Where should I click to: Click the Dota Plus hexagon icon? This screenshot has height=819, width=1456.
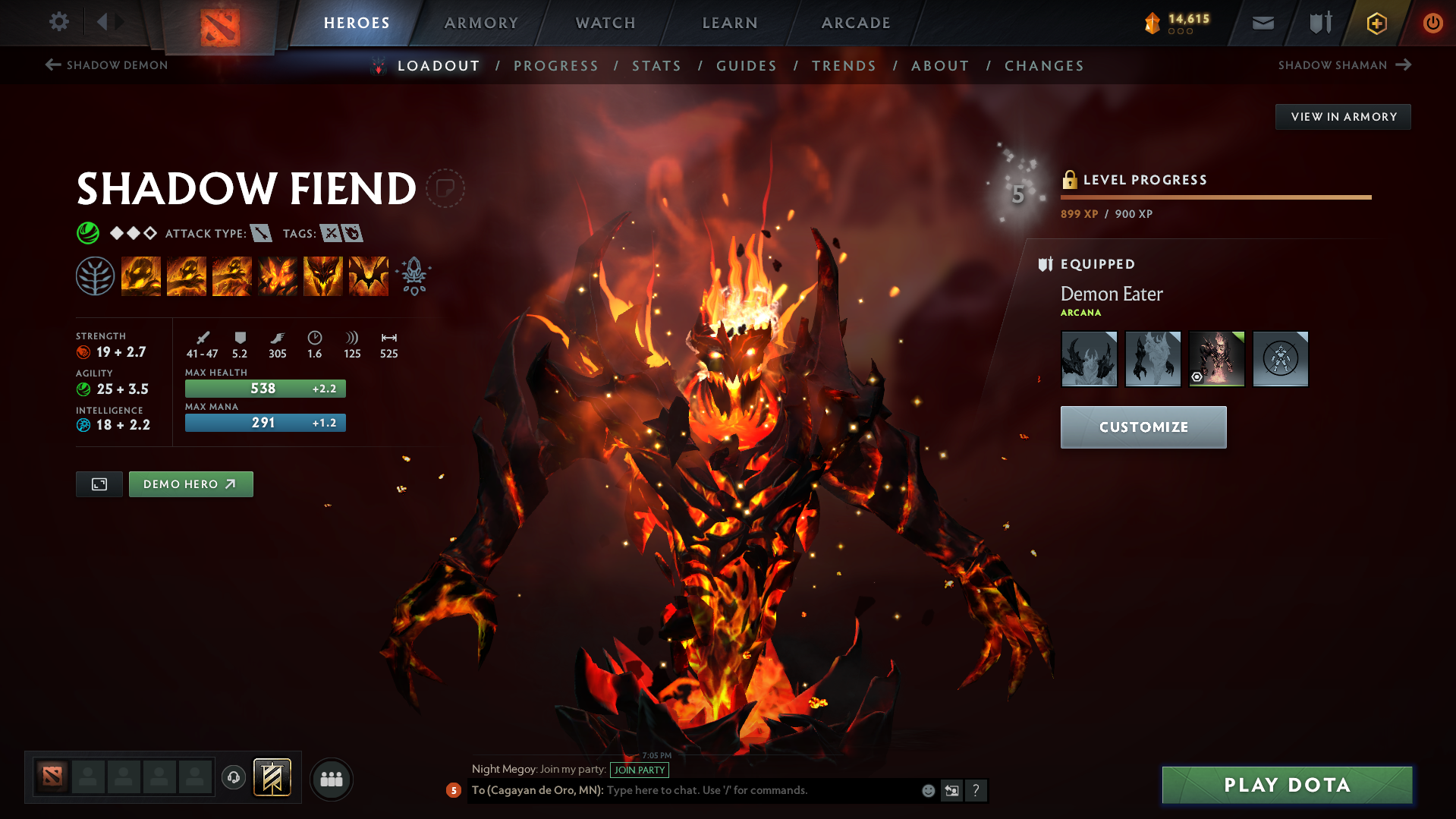1376,23
